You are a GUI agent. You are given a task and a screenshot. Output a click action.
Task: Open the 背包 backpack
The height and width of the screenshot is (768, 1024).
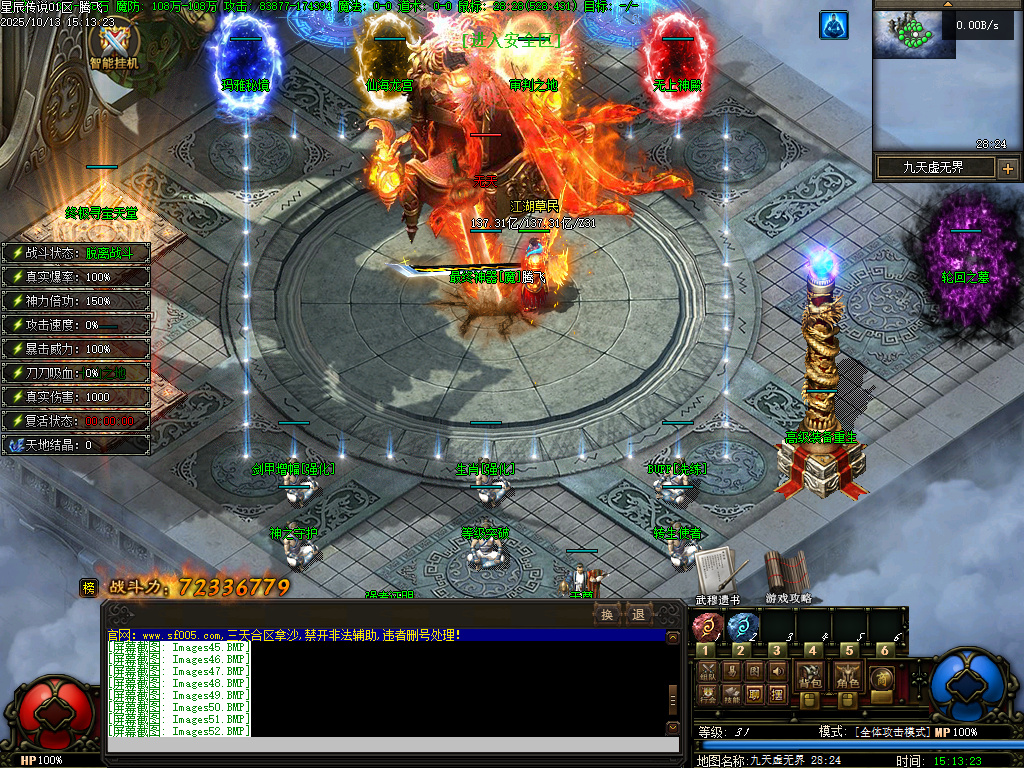tap(810, 676)
